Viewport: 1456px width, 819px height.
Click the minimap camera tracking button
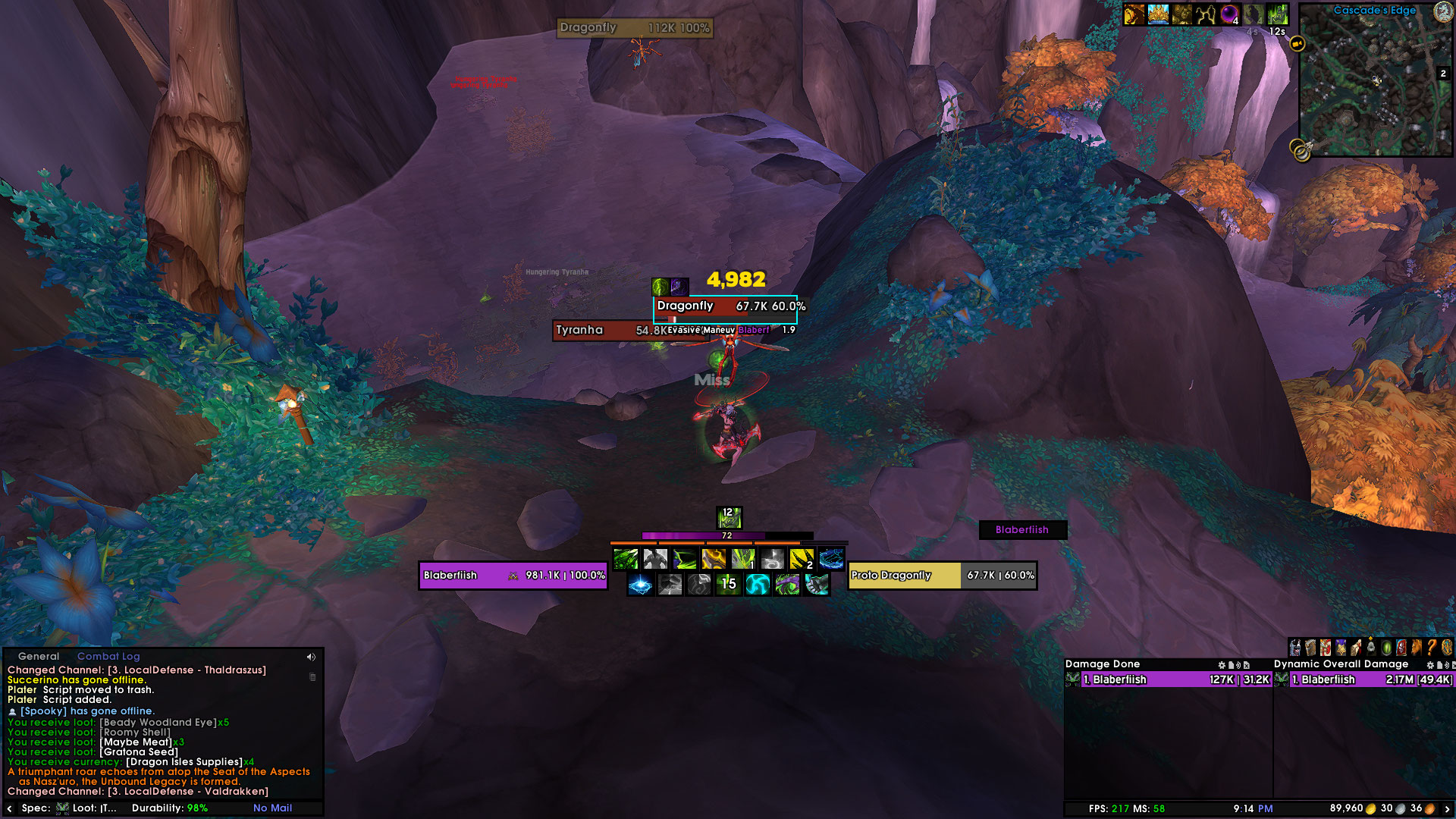tap(1298, 43)
